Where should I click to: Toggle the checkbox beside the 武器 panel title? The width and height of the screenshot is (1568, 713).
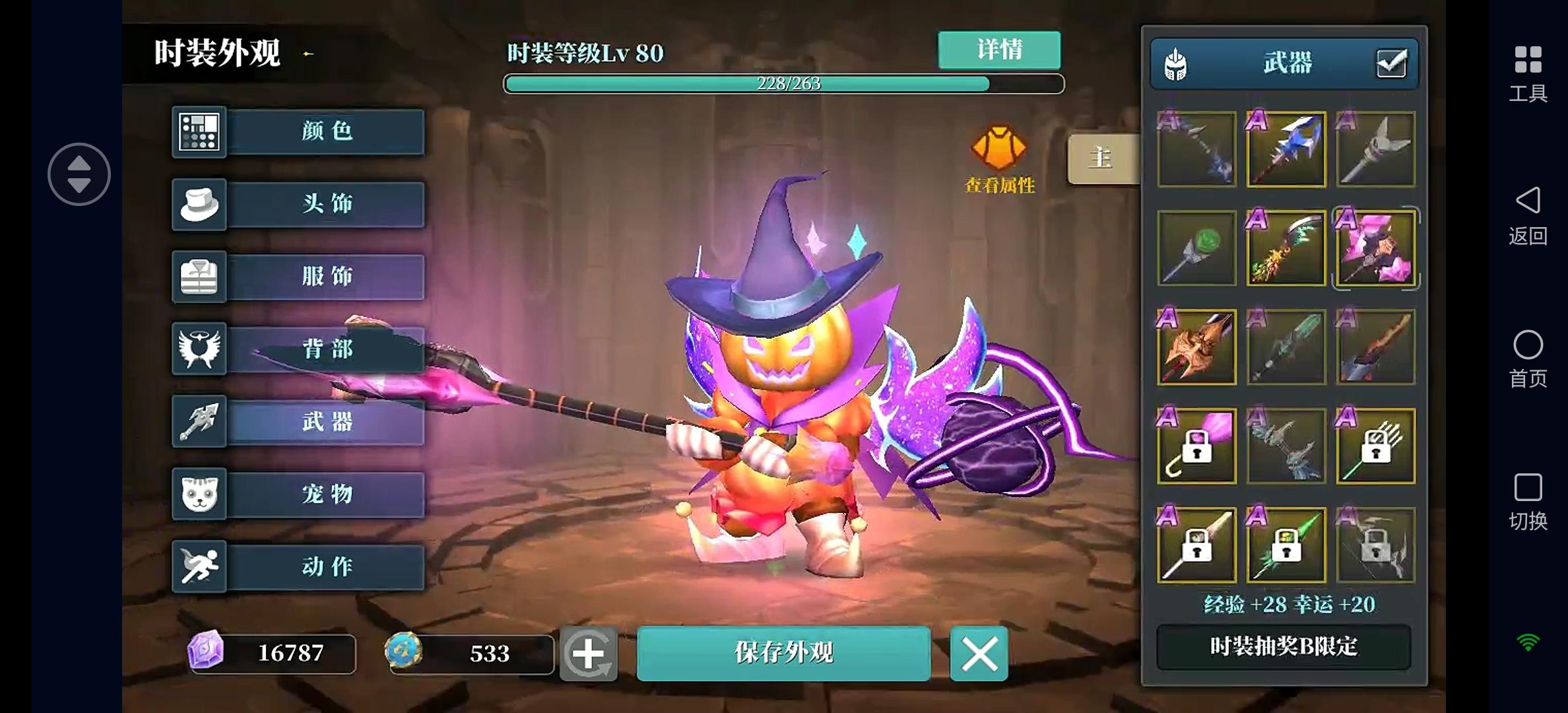1390,63
